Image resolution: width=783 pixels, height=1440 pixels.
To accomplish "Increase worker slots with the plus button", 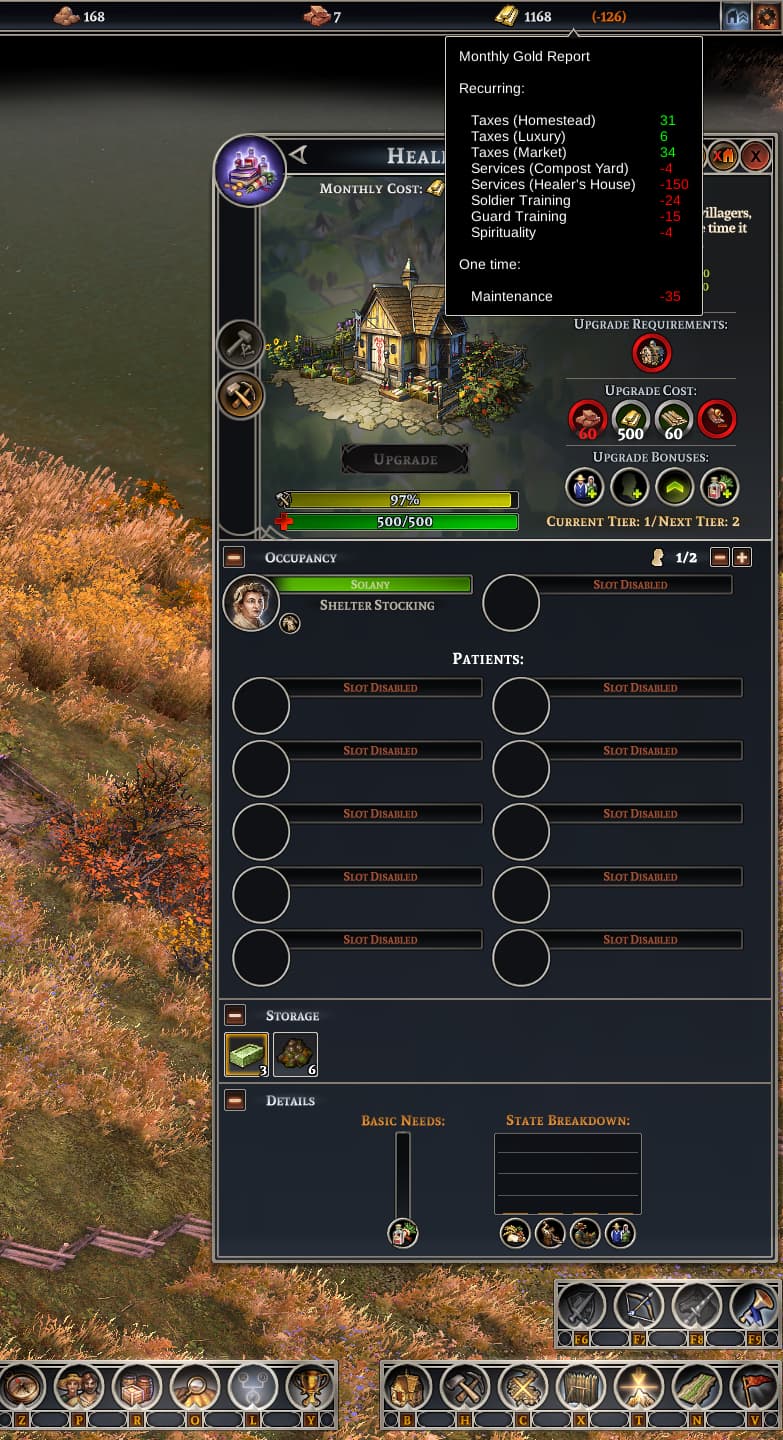I will pos(742,557).
